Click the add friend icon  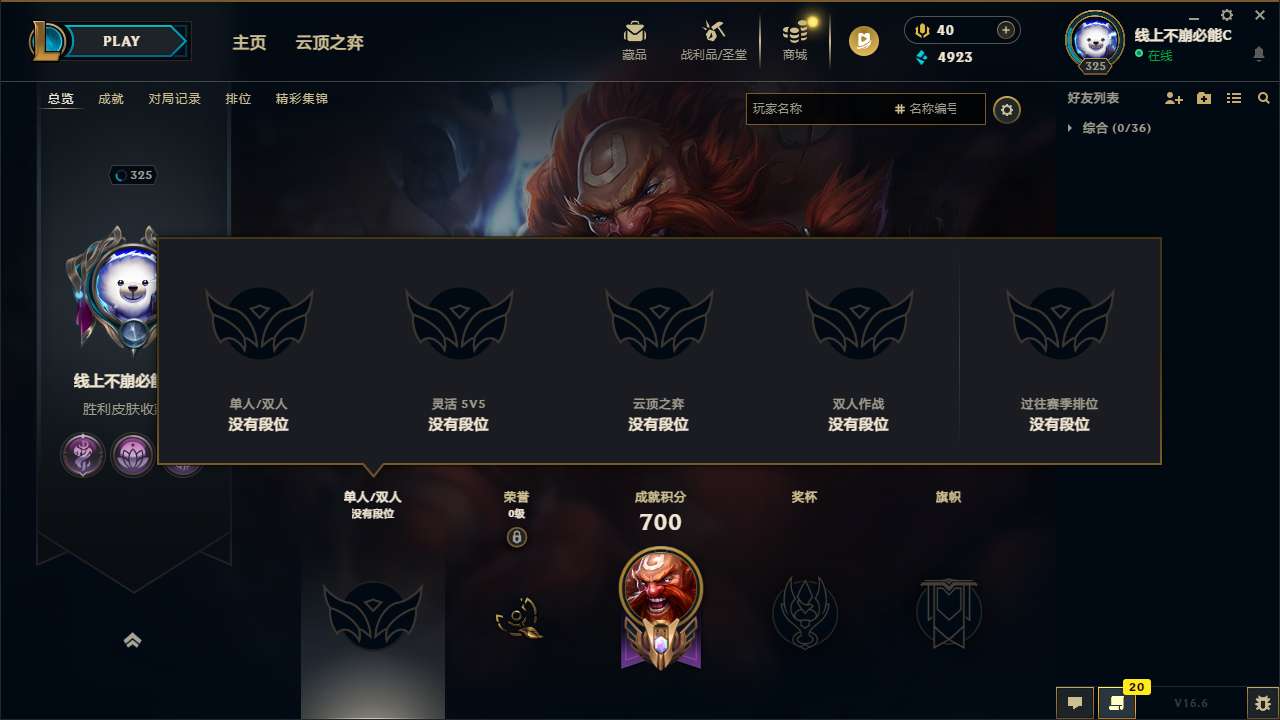(1173, 98)
